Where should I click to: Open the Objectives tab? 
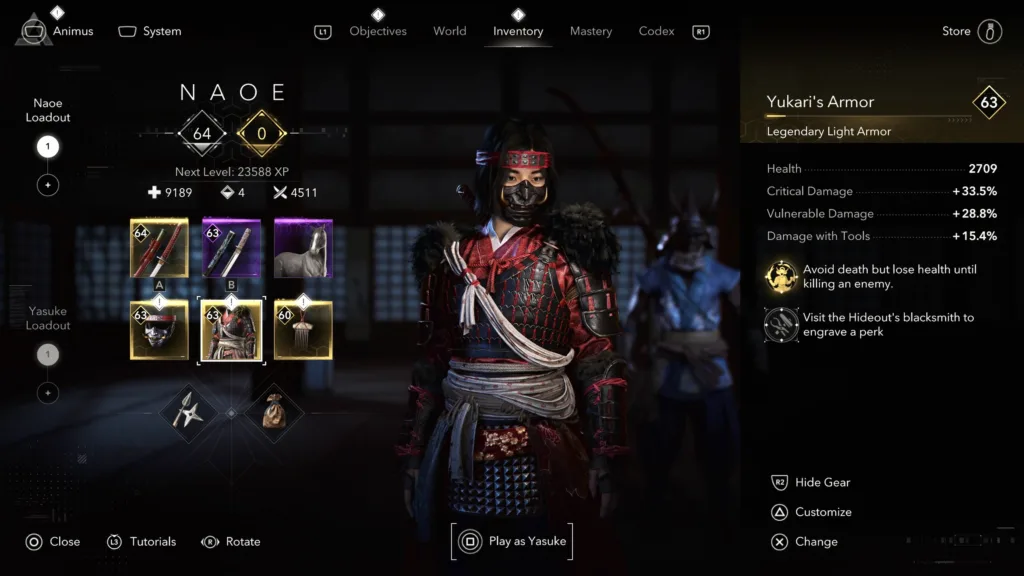[378, 31]
